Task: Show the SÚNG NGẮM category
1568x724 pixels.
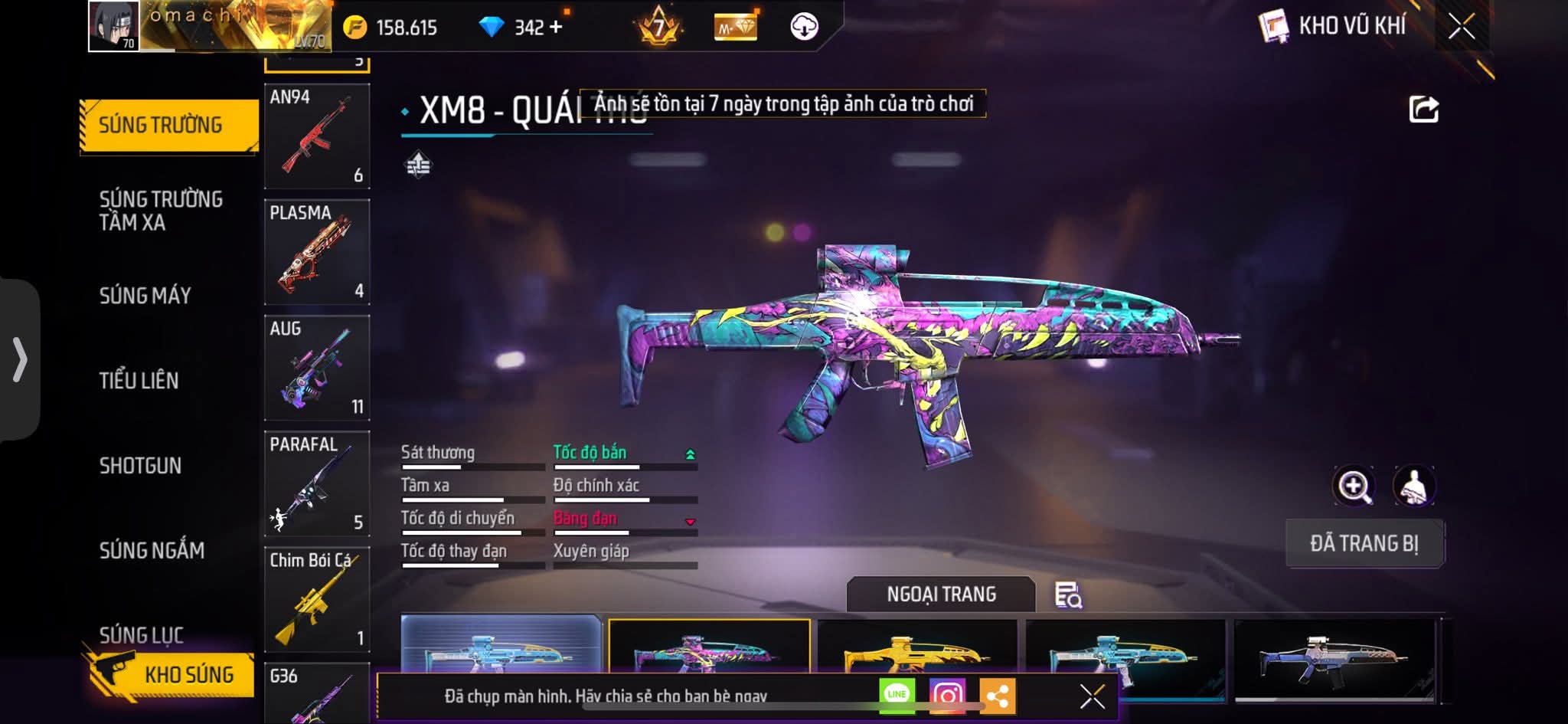Action: [152, 550]
